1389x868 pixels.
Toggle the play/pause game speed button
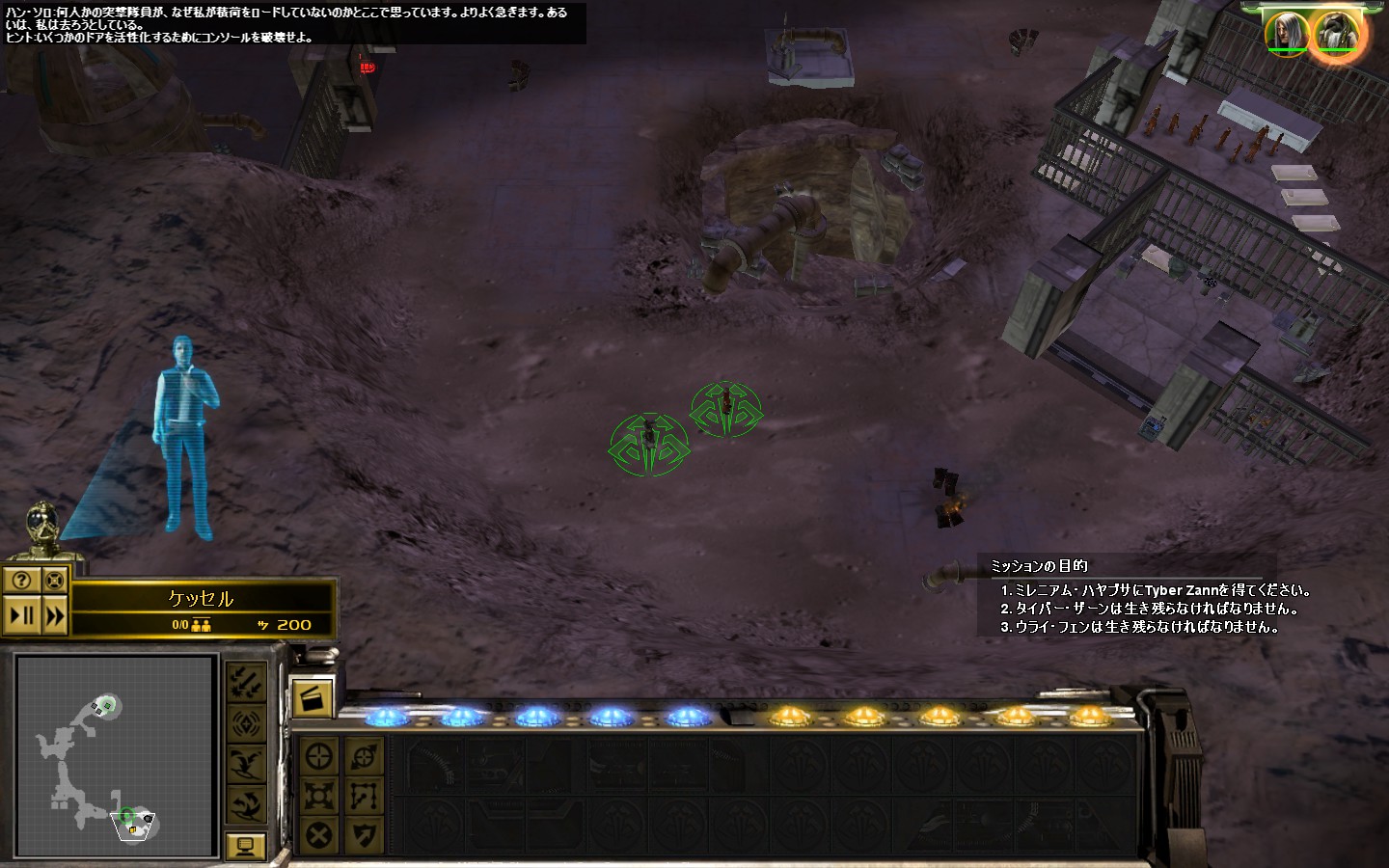point(22,615)
